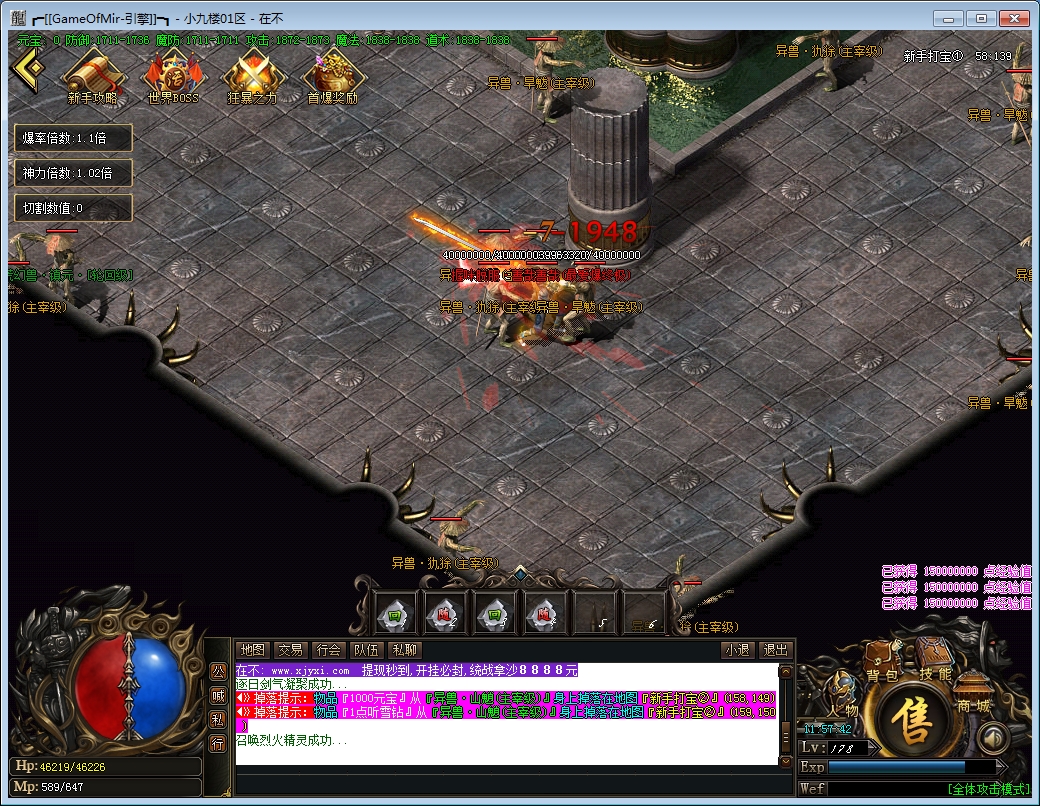Select the 喊 shout chat channel

pyautogui.click(x=217, y=695)
